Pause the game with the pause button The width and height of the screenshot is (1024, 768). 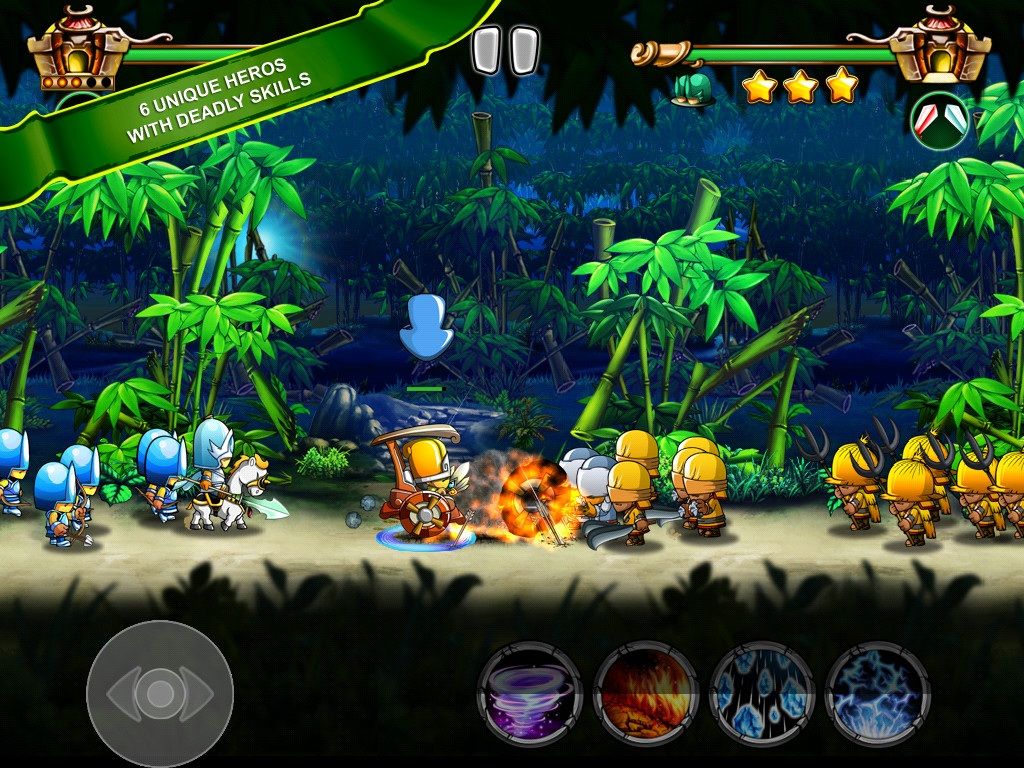pyautogui.click(x=505, y=51)
